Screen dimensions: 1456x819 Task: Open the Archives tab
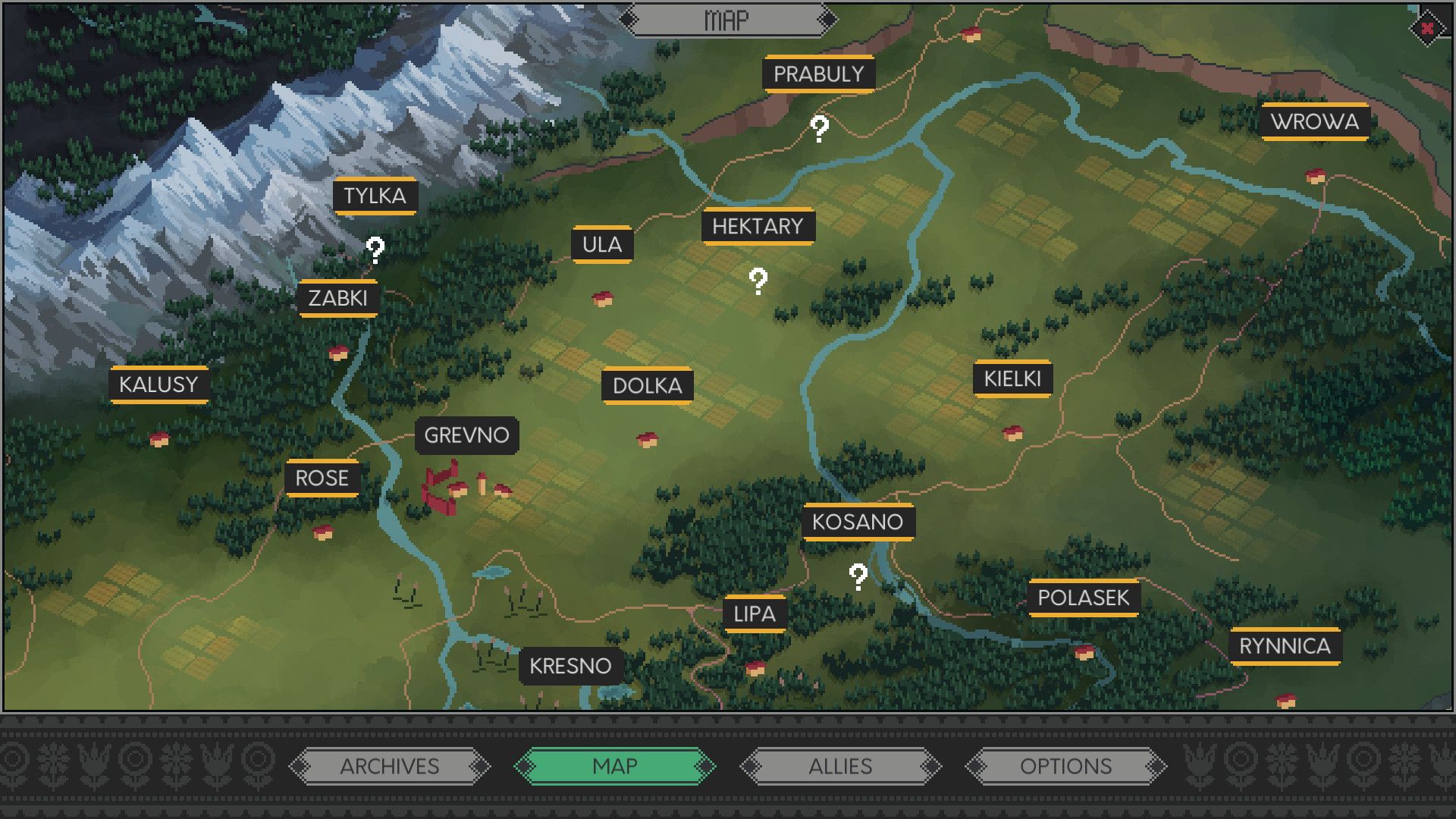390,767
